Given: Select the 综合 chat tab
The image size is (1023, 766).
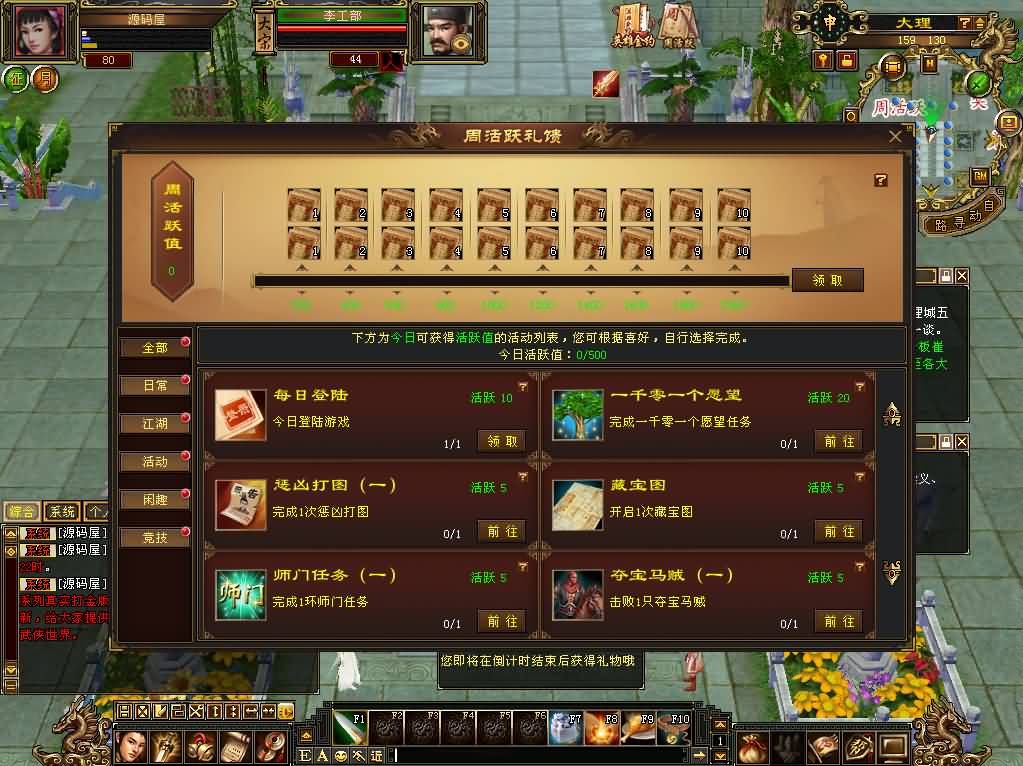Looking at the screenshot, I should tap(23, 511).
